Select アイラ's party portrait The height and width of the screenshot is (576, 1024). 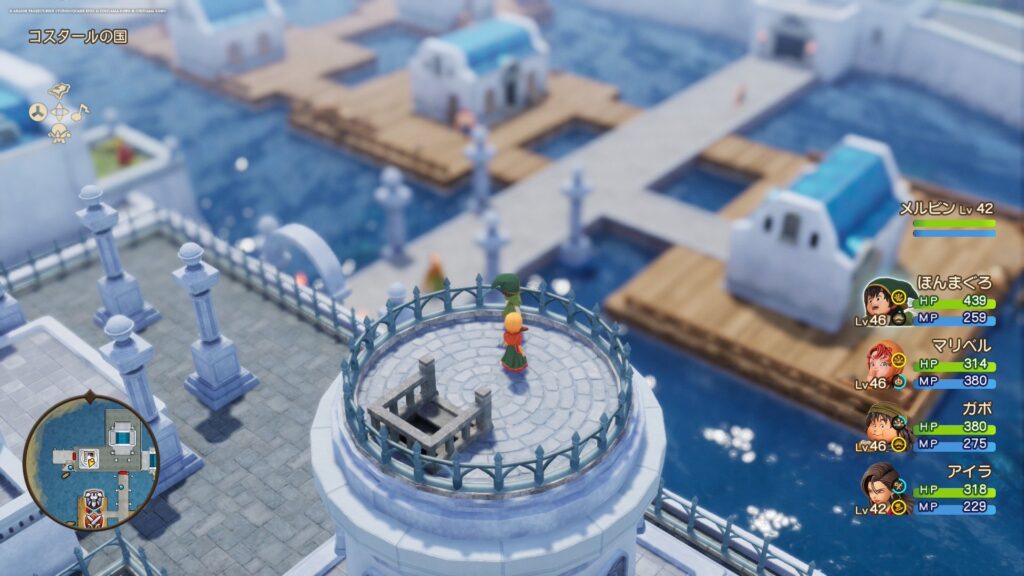(x=880, y=484)
